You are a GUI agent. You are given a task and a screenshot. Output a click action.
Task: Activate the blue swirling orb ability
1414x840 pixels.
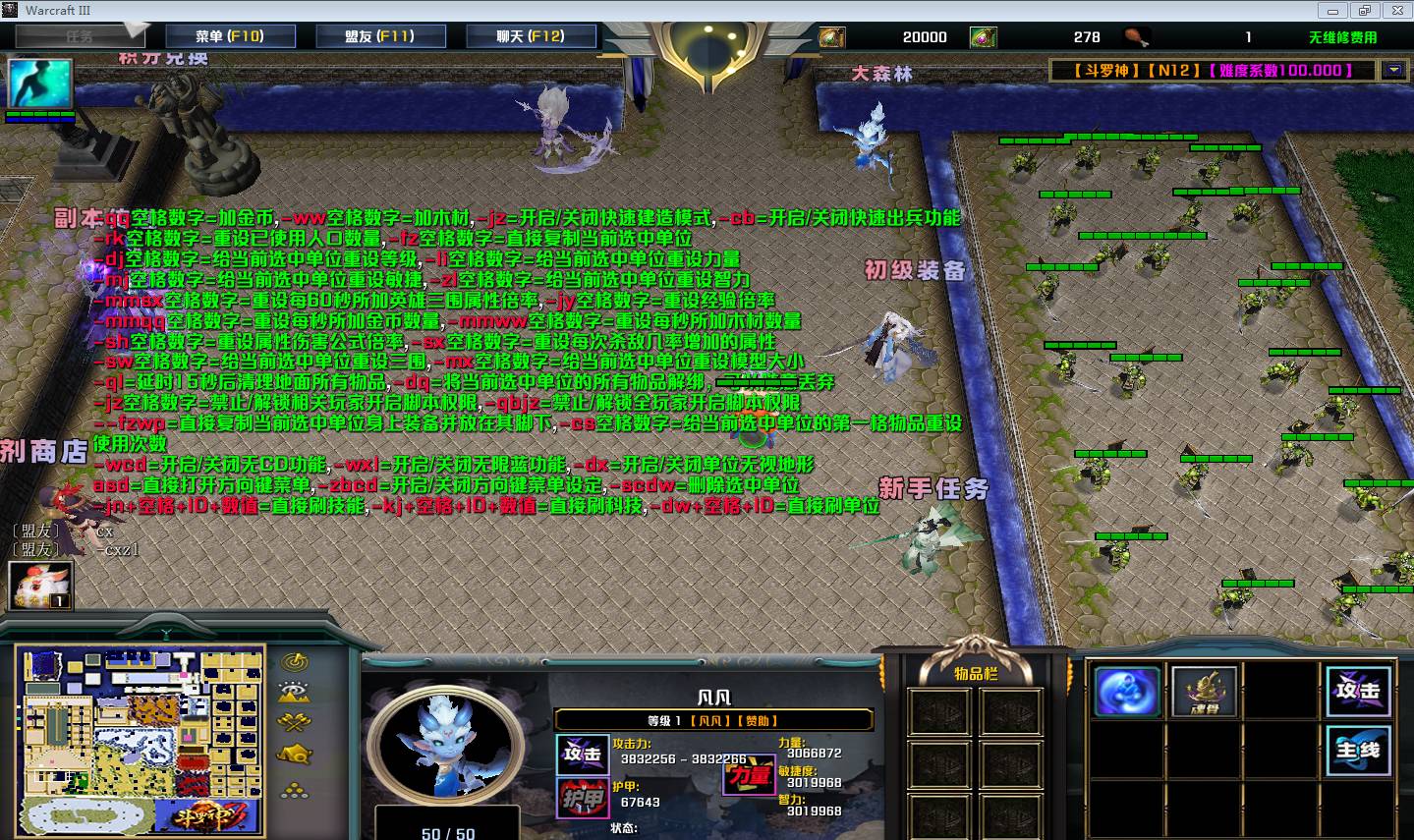pos(1127,691)
